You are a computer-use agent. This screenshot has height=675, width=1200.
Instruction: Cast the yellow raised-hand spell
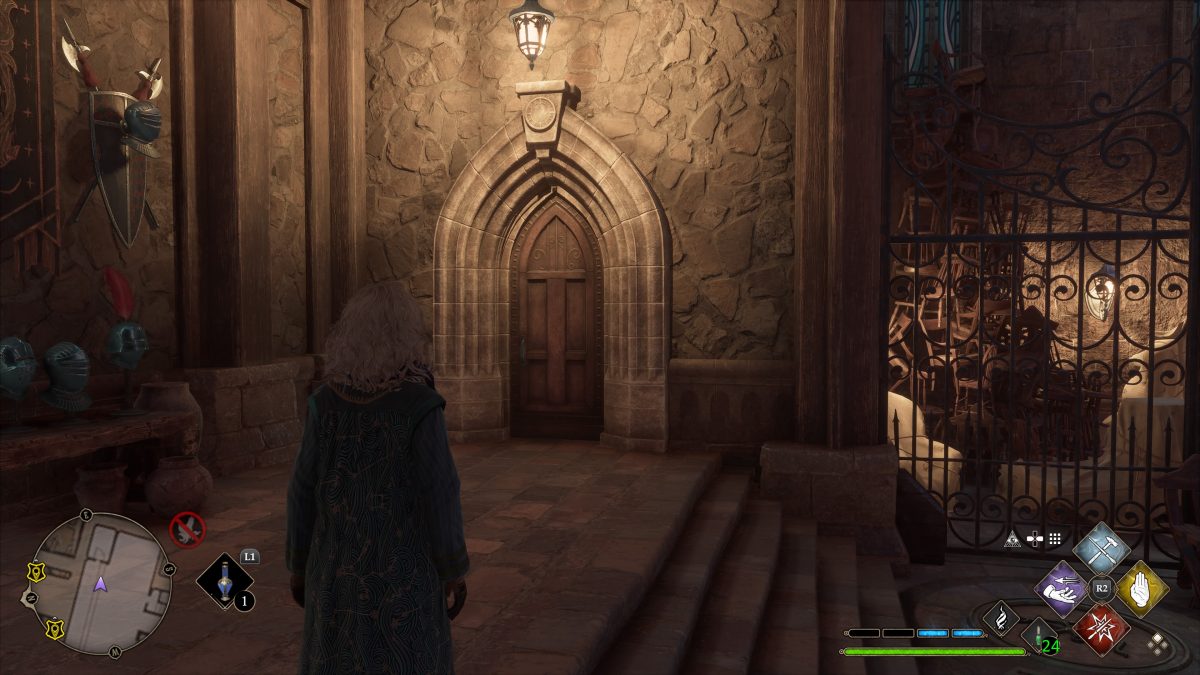[1142, 587]
